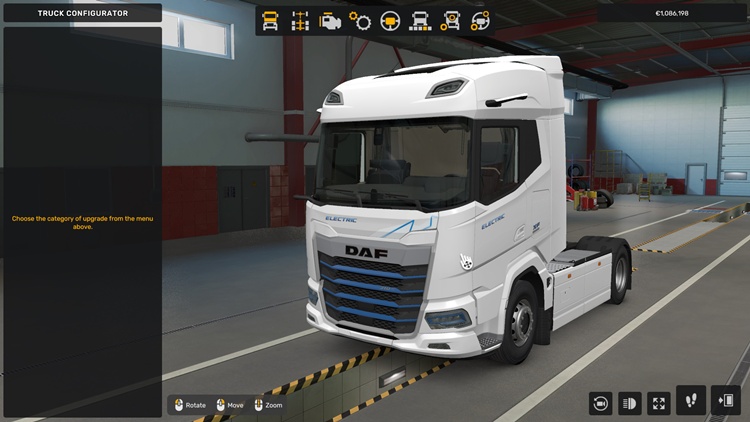The image size is (750, 422).
Task: Choose the transmission gears category
Action: [x=360, y=20]
